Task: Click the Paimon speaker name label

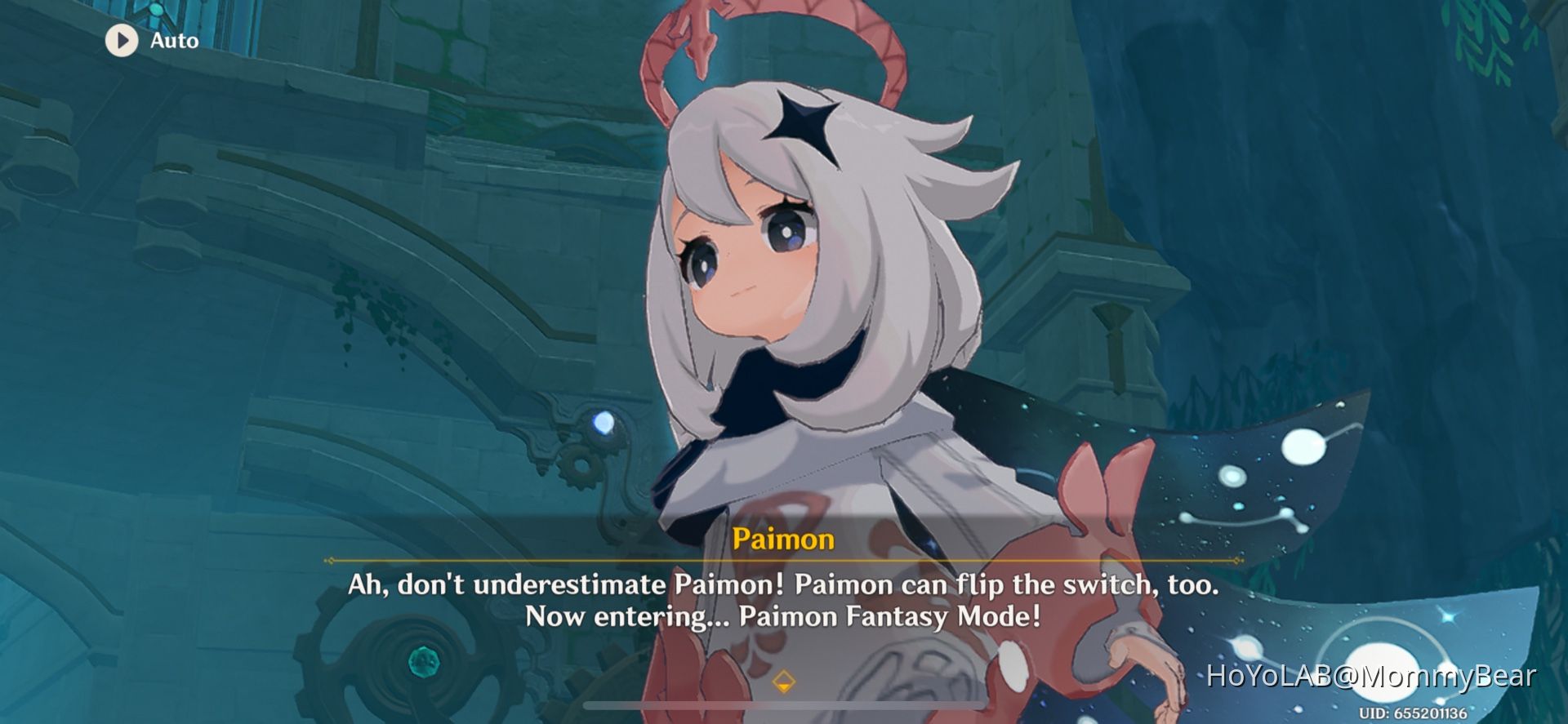Action: click(782, 539)
